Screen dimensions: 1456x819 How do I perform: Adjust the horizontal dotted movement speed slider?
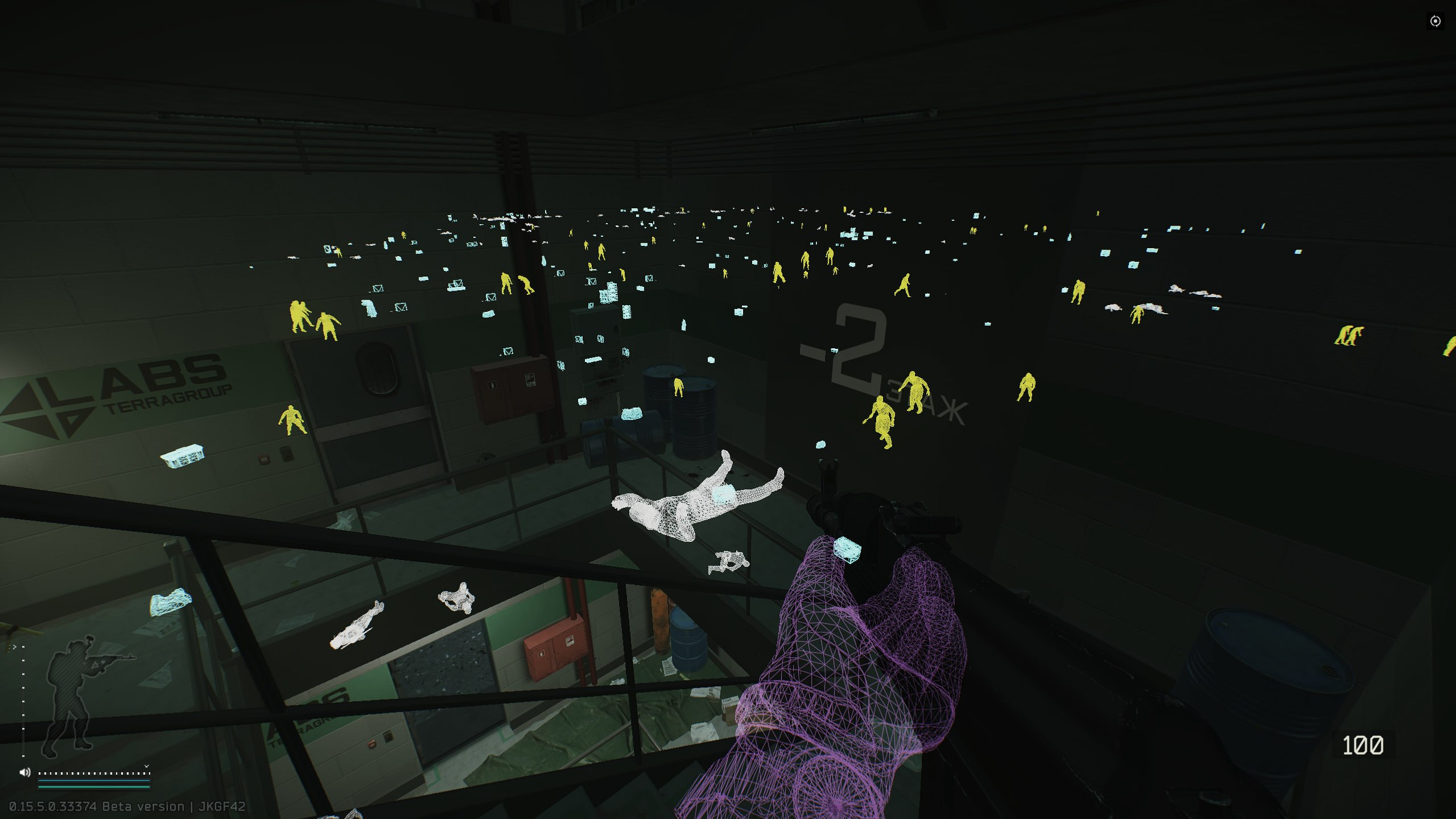point(94,773)
